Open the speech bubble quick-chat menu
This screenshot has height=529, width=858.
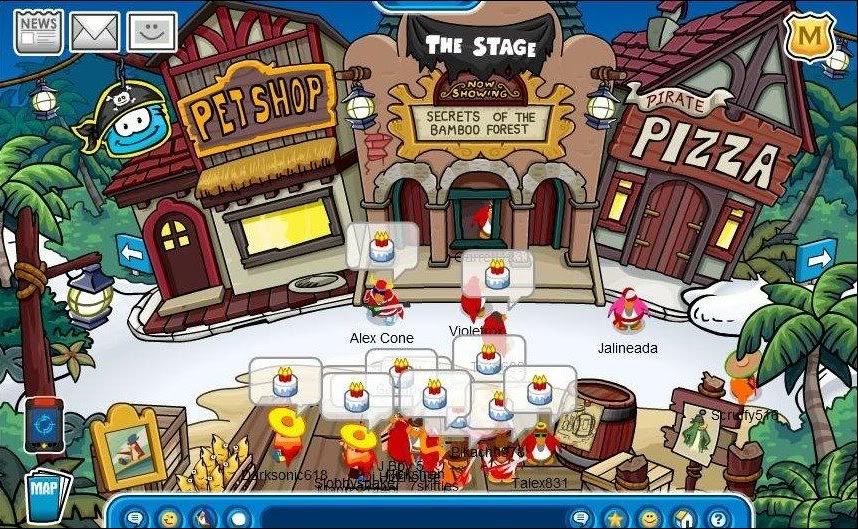pyautogui.click(x=135, y=518)
